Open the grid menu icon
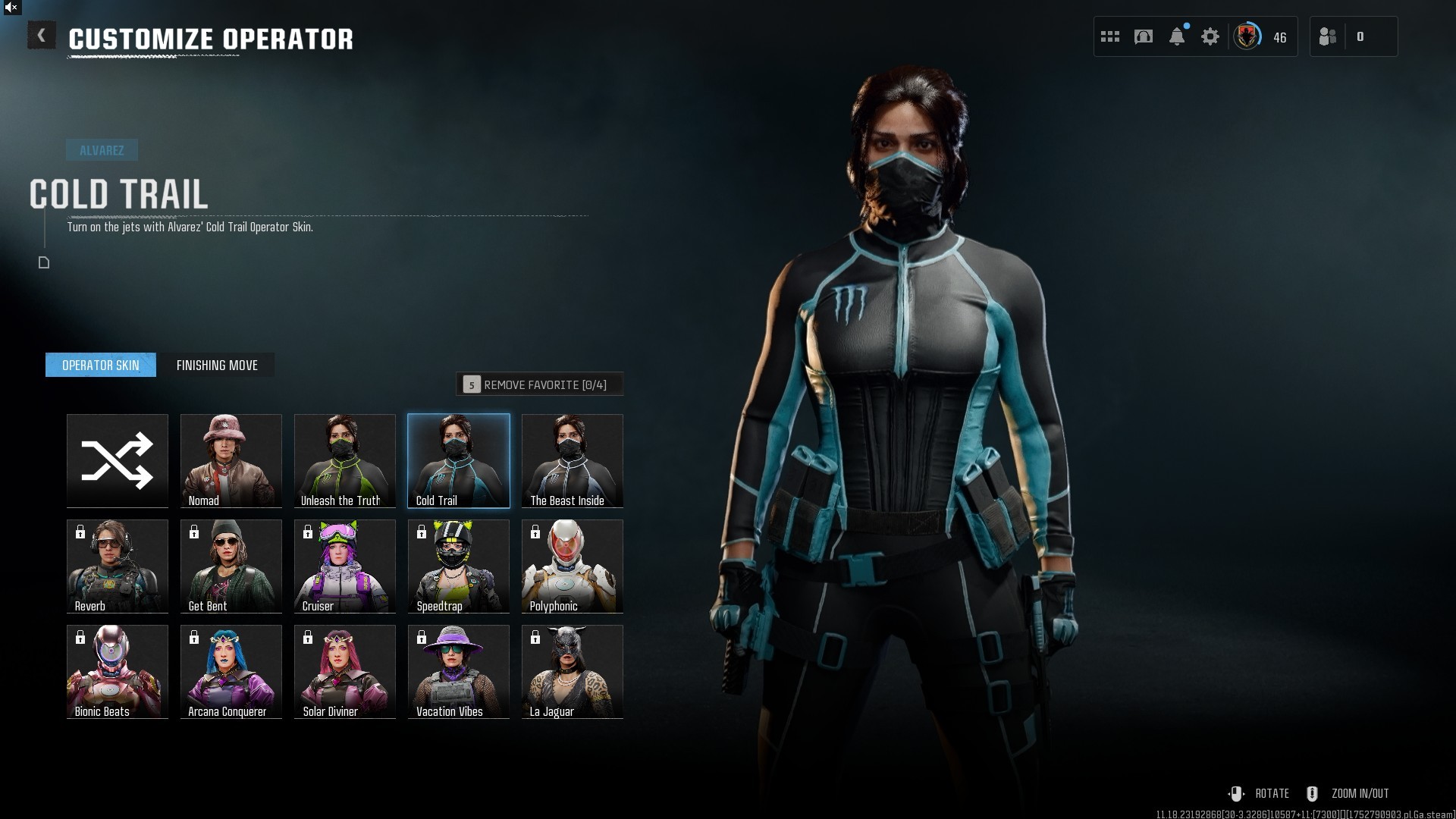The height and width of the screenshot is (819, 1456). tap(1110, 36)
